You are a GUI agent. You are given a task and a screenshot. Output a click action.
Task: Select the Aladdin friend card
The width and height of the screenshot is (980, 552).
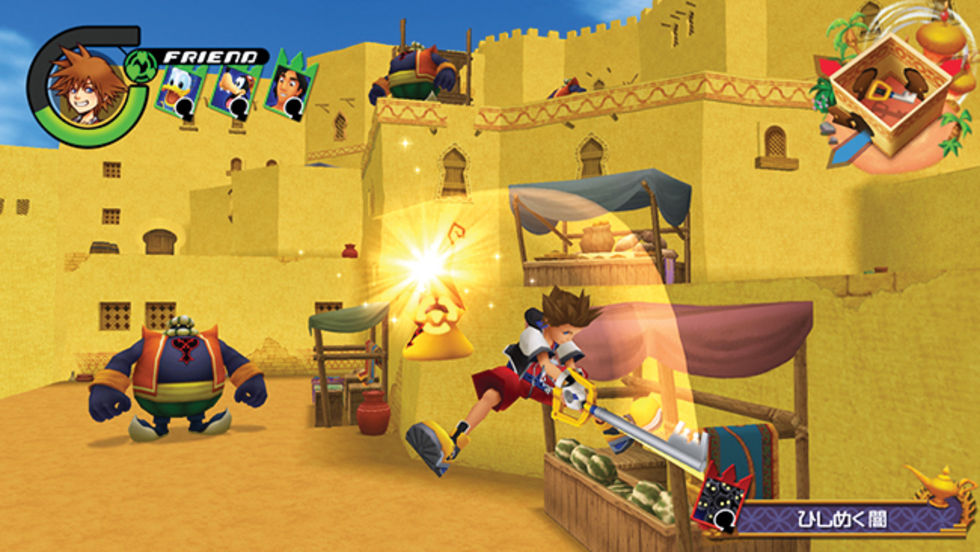(291, 89)
